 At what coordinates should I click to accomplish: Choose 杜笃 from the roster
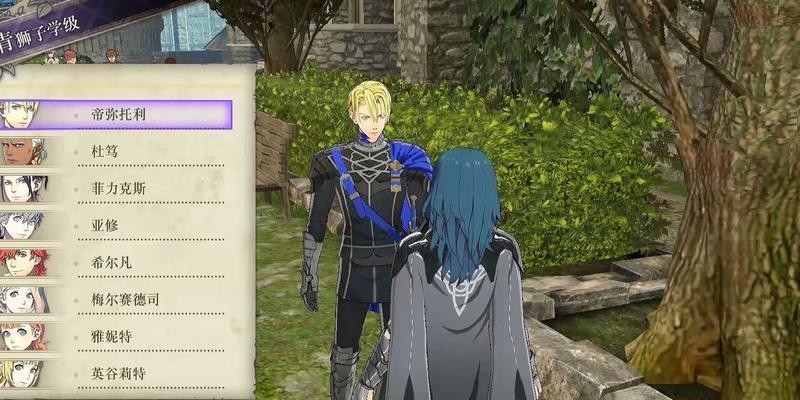104,151
